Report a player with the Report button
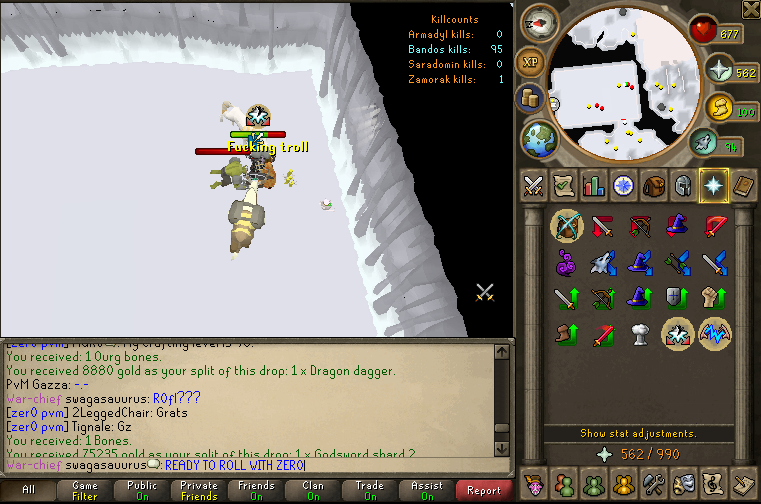The height and width of the screenshot is (504, 761). click(484, 490)
